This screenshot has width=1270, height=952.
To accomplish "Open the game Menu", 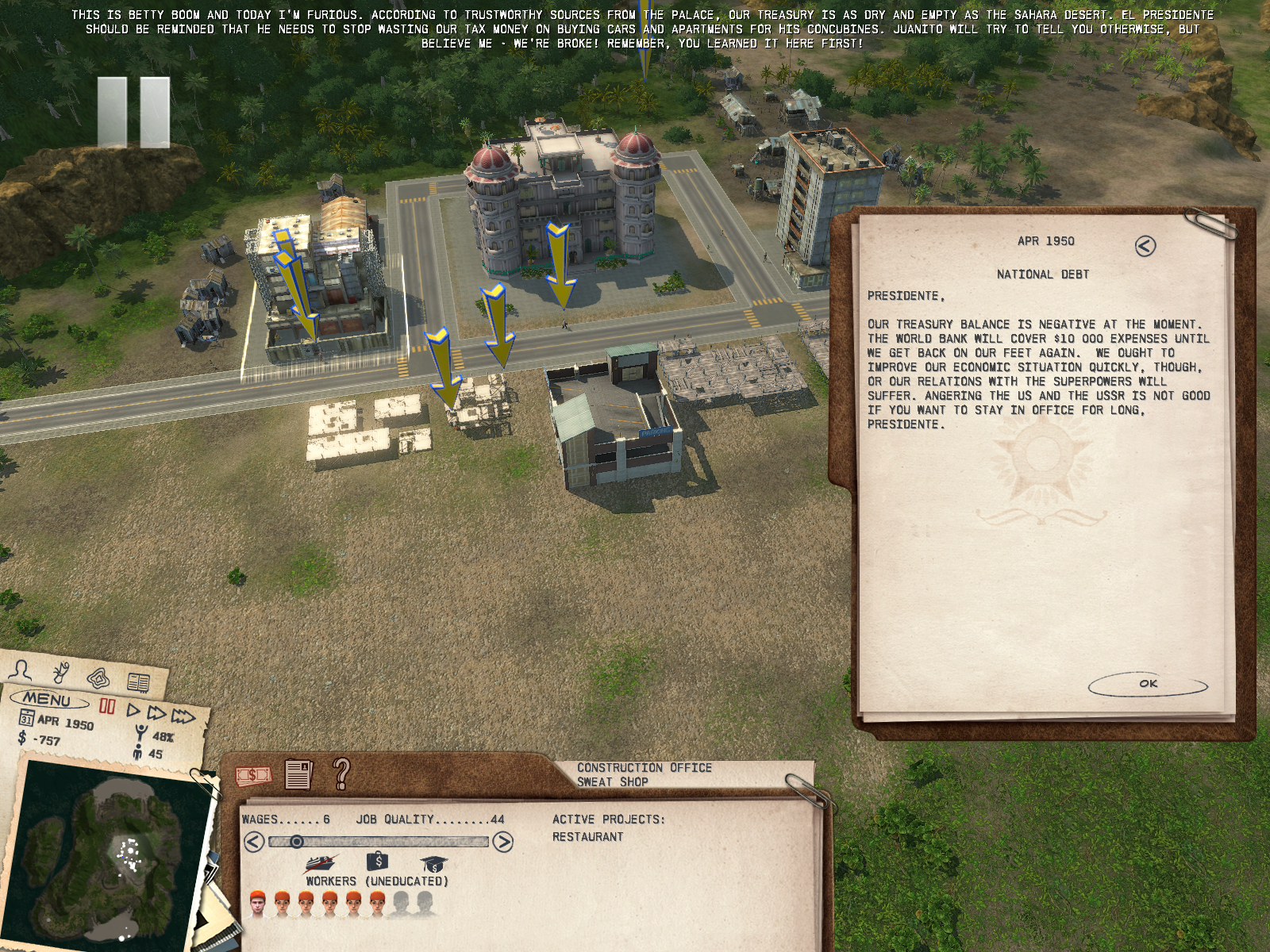I will pyautogui.click(x=48, y=701).
